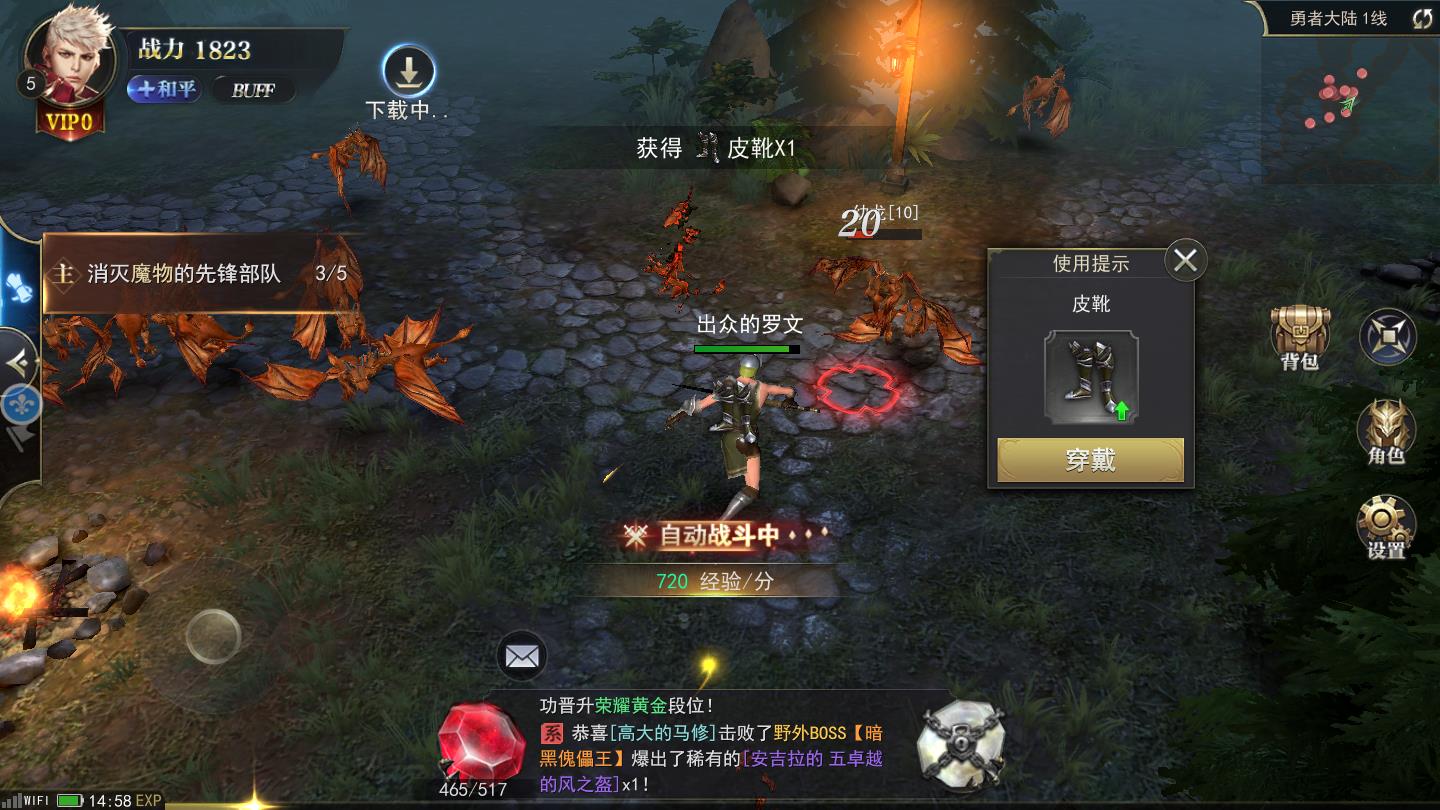Image resolution: width=1440 pixels, height=810 pixels.
Task: Open the 设置 (settings) gear icon
Action: (1388, 522)
